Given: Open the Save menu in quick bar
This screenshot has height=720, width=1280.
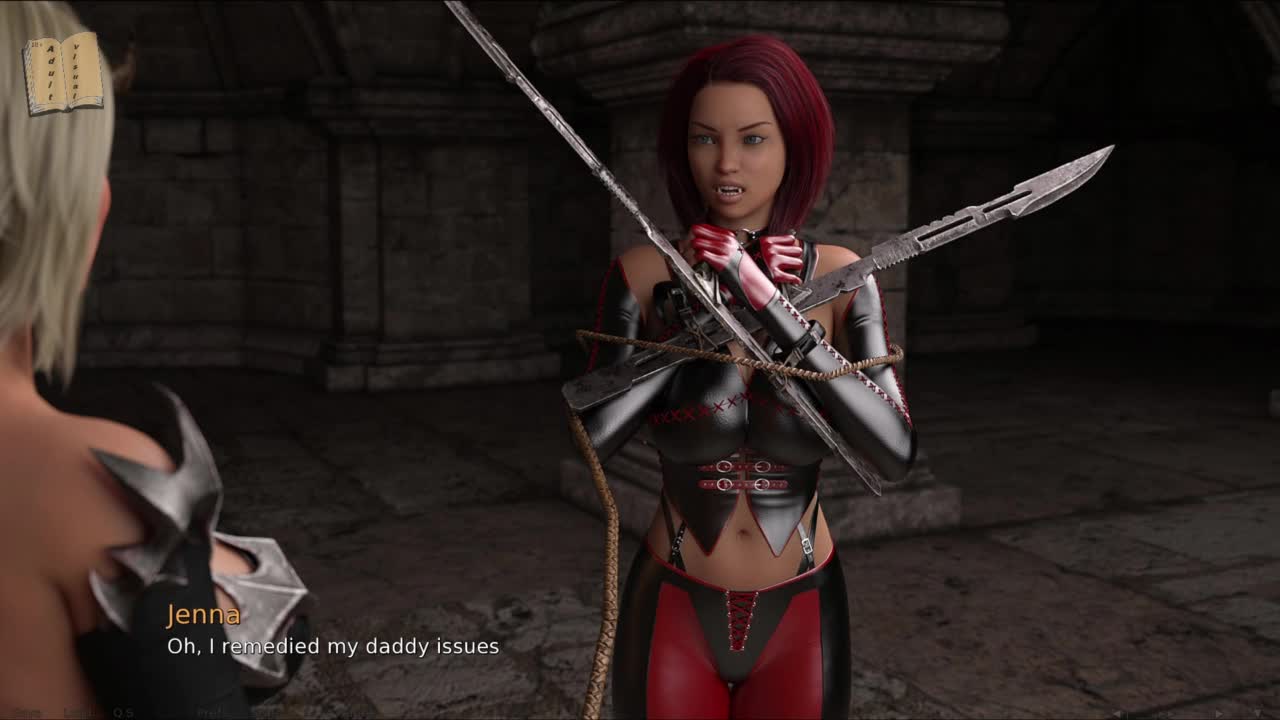Looking at the screenshot, I should (27, 712).
